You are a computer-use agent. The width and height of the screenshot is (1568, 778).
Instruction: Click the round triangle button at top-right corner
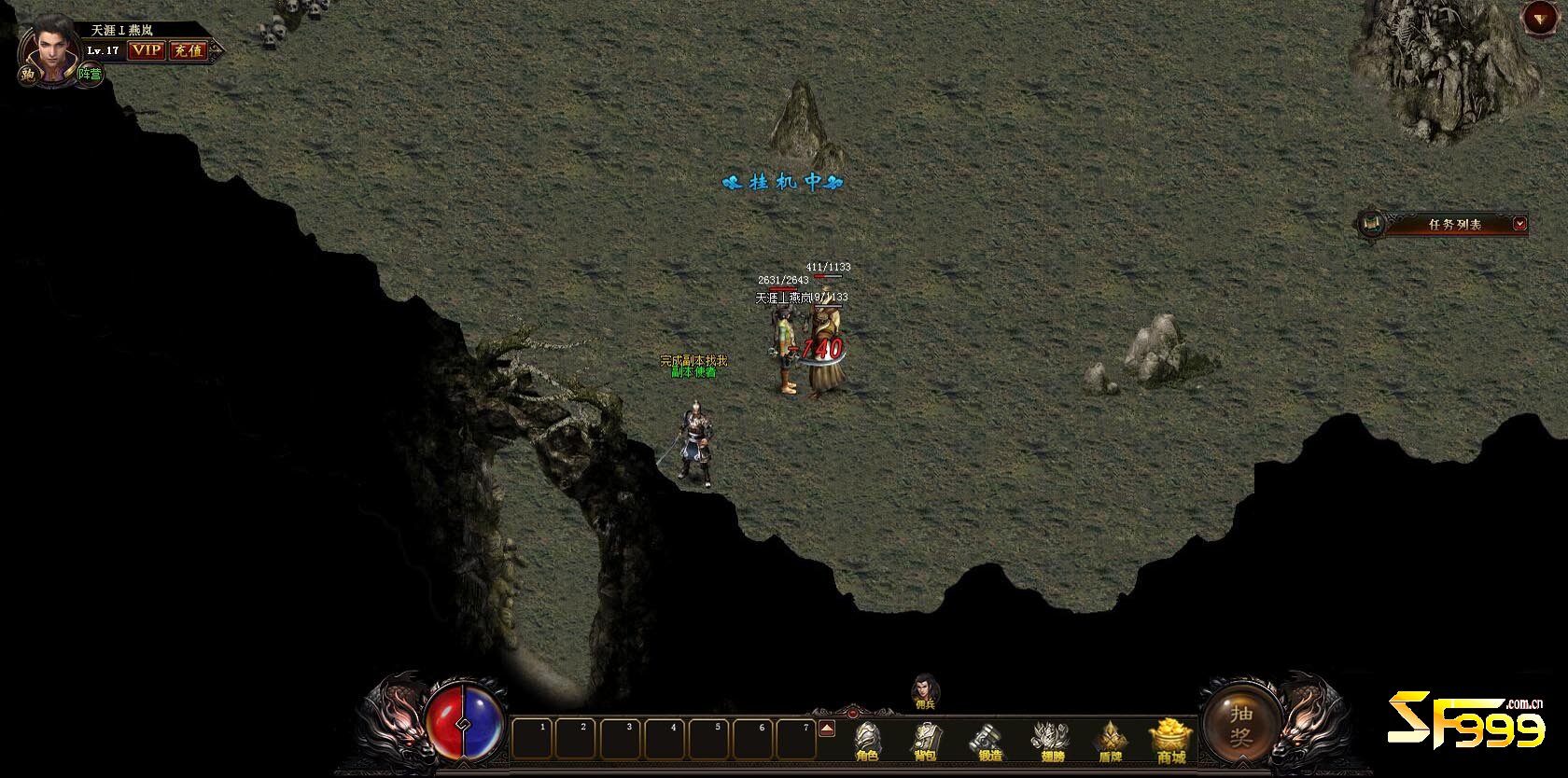(1537, 17)
